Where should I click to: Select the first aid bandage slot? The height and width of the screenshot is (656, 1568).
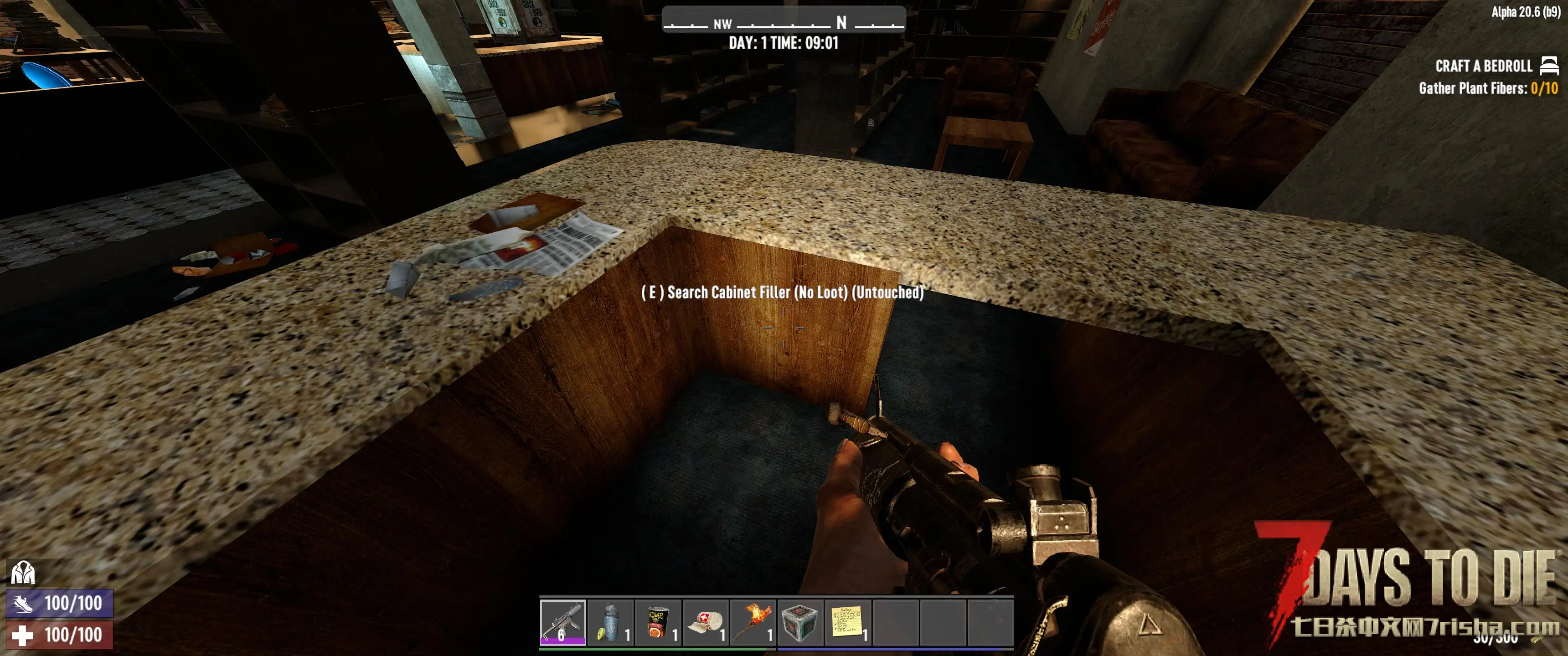point(706,622)
